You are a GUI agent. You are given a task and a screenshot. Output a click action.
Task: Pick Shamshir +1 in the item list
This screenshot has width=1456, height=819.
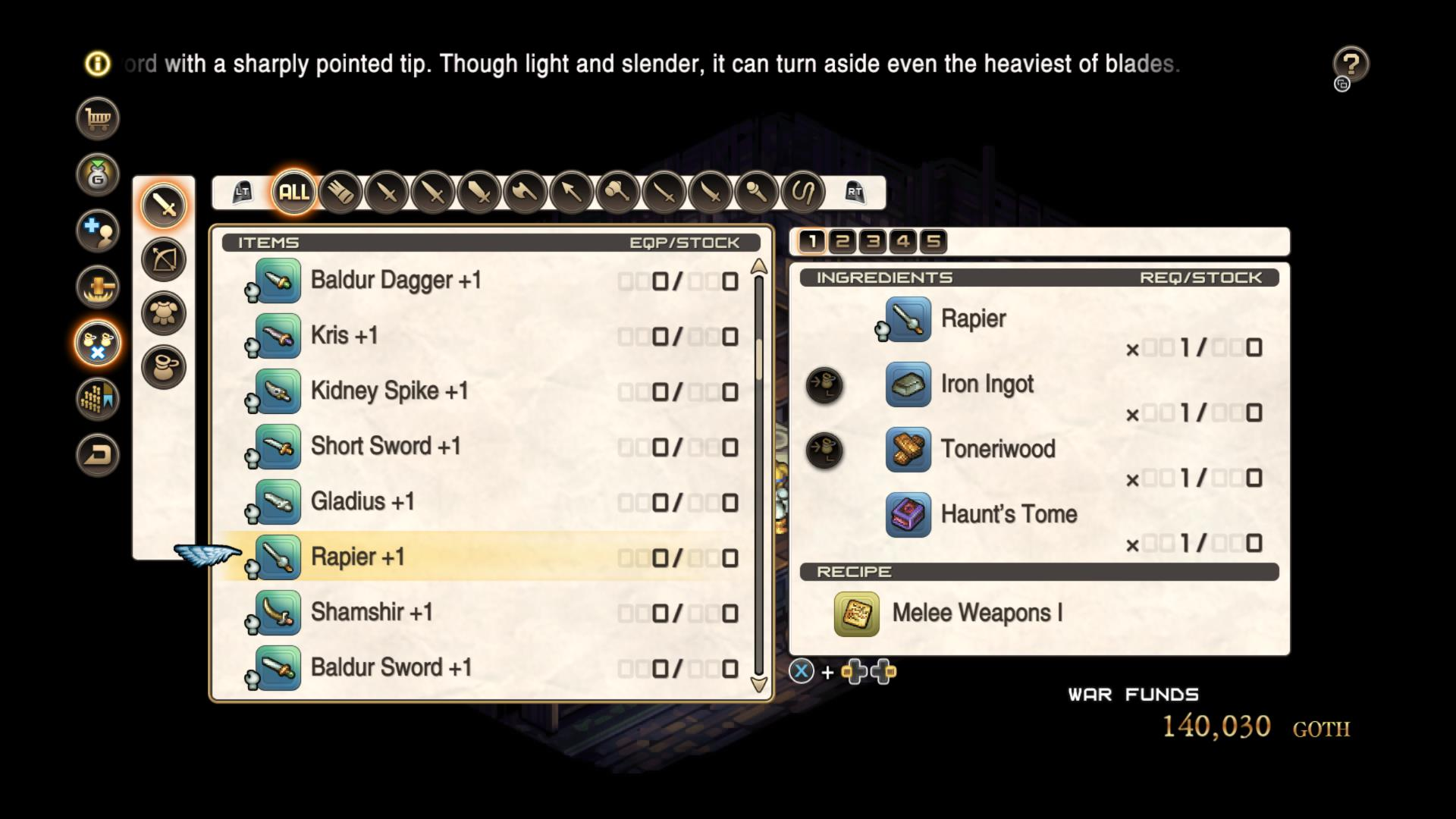(x=372, y=613)
